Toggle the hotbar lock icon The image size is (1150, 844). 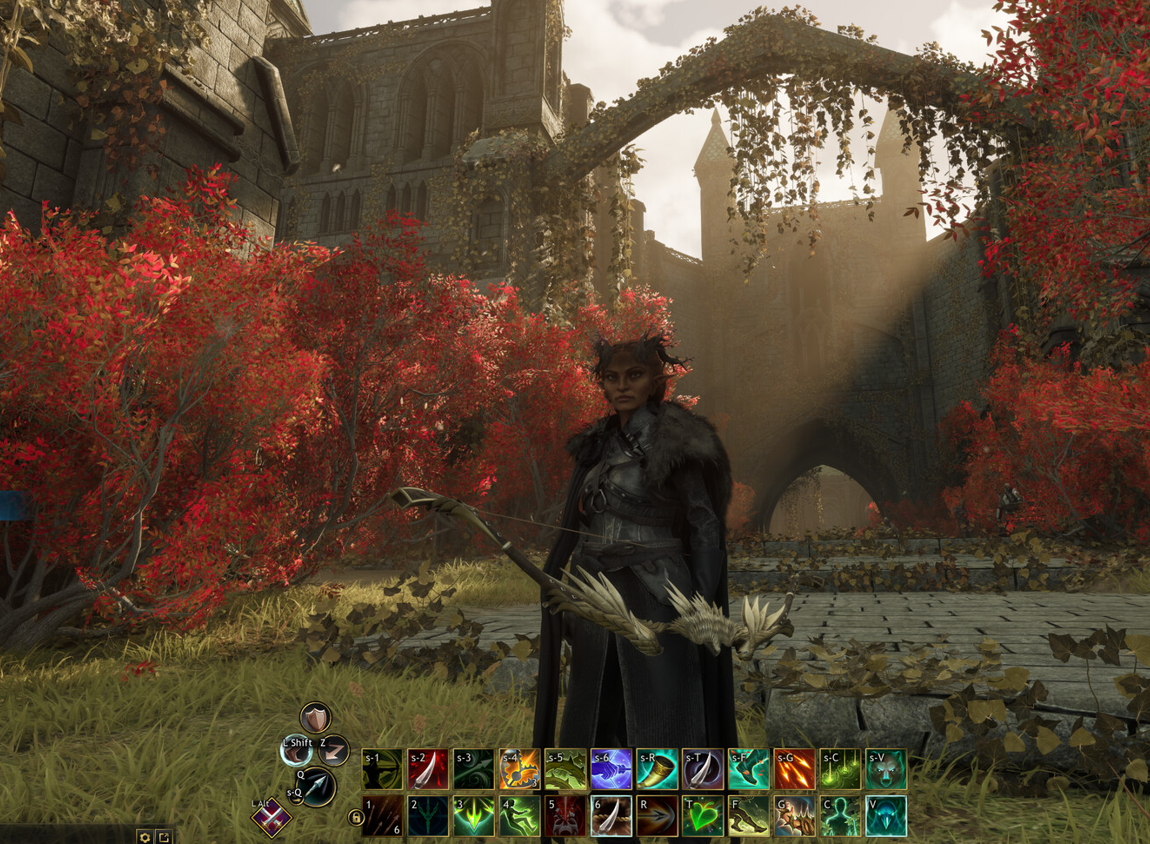(355, 818)
